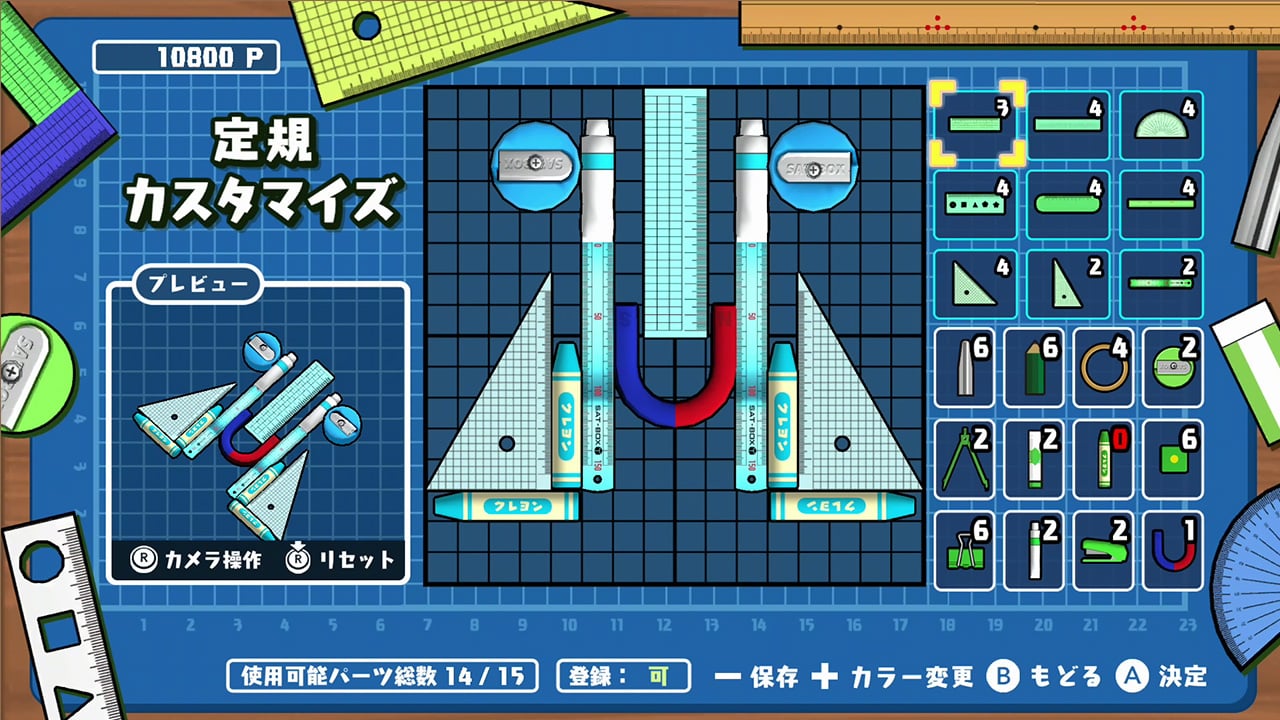Select the green square block part
Screen dimensions: 1280x720
point(1173,459)
